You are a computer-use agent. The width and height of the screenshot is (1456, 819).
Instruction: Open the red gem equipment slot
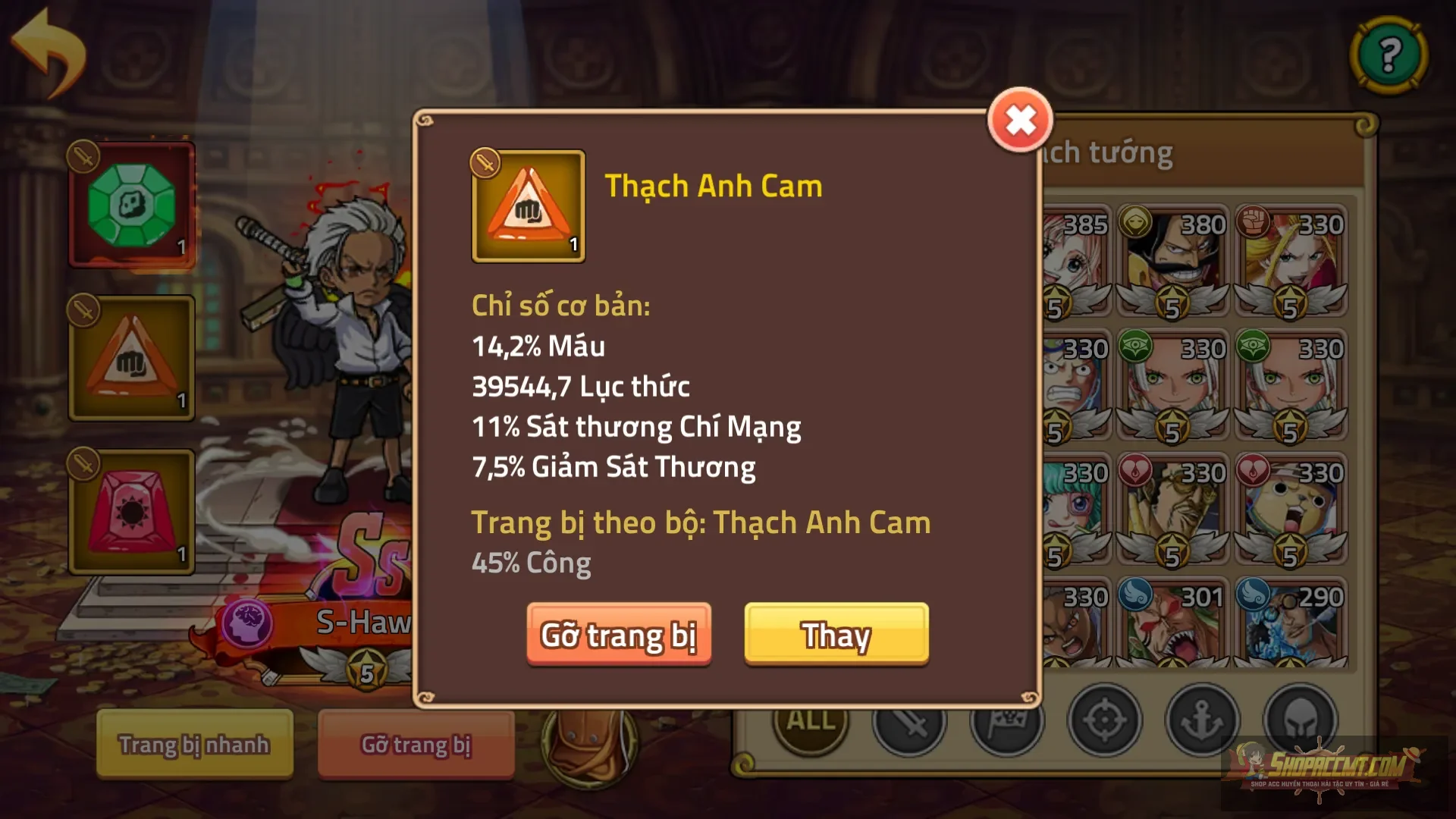(131, 510)
